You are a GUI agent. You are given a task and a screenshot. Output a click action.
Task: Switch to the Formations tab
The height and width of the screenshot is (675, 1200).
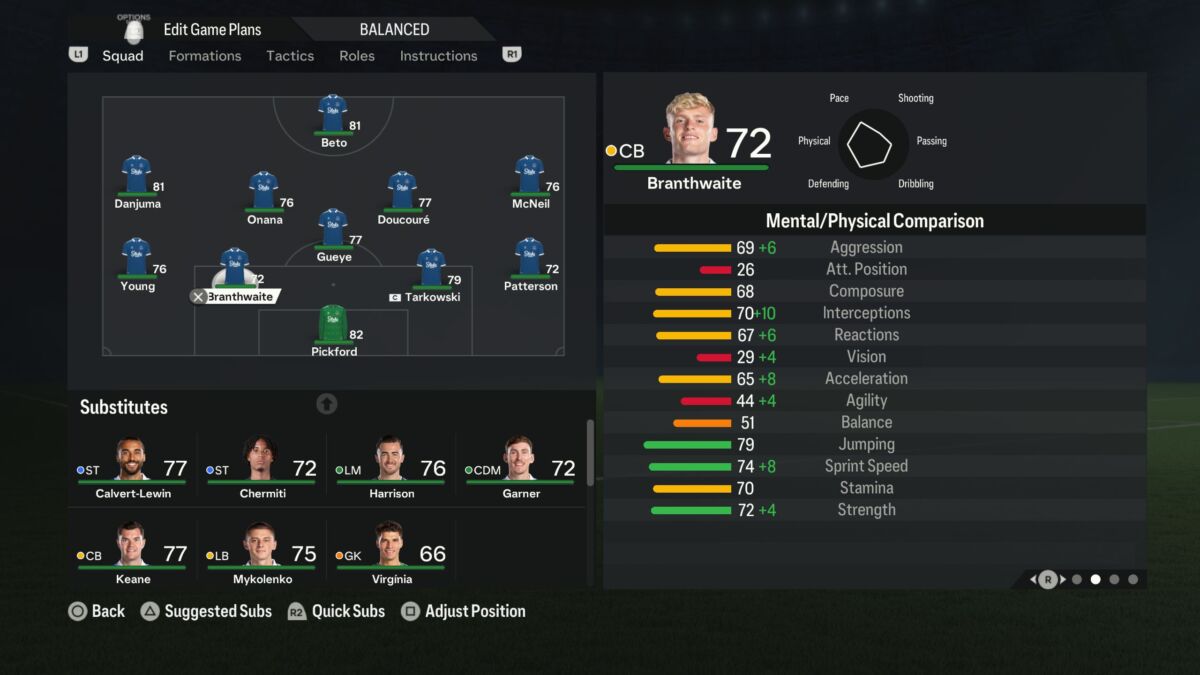(x=204, y=56)
